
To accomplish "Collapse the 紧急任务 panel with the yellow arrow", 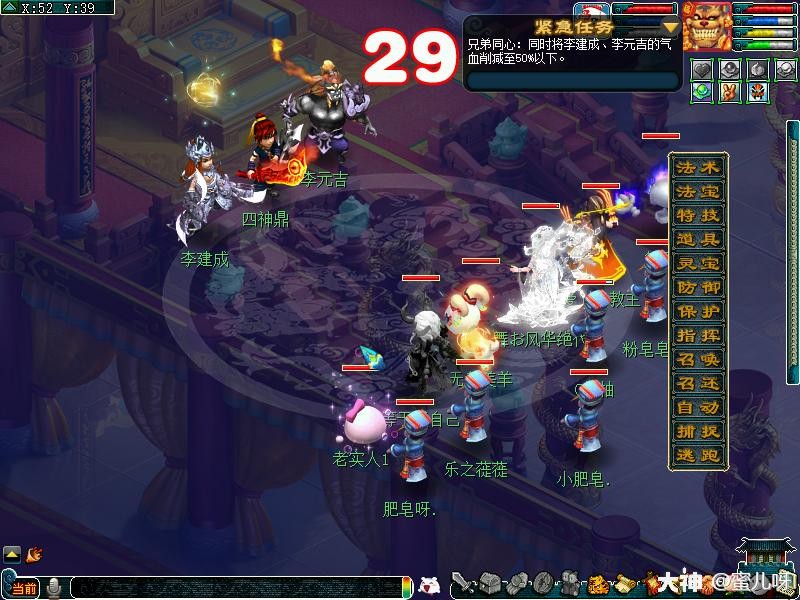I will pos(670,27).
